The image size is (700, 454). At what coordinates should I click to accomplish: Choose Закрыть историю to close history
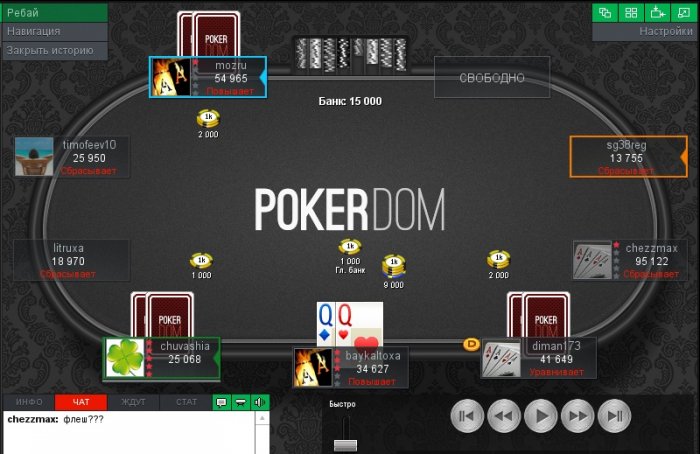[x=54, y=49]
